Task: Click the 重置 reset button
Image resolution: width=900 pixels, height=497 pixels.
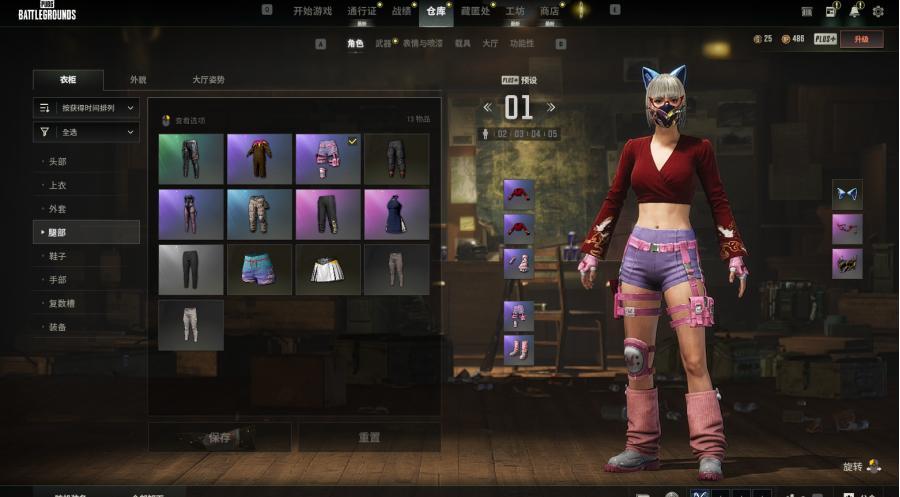Action: (x=369, y=437)
